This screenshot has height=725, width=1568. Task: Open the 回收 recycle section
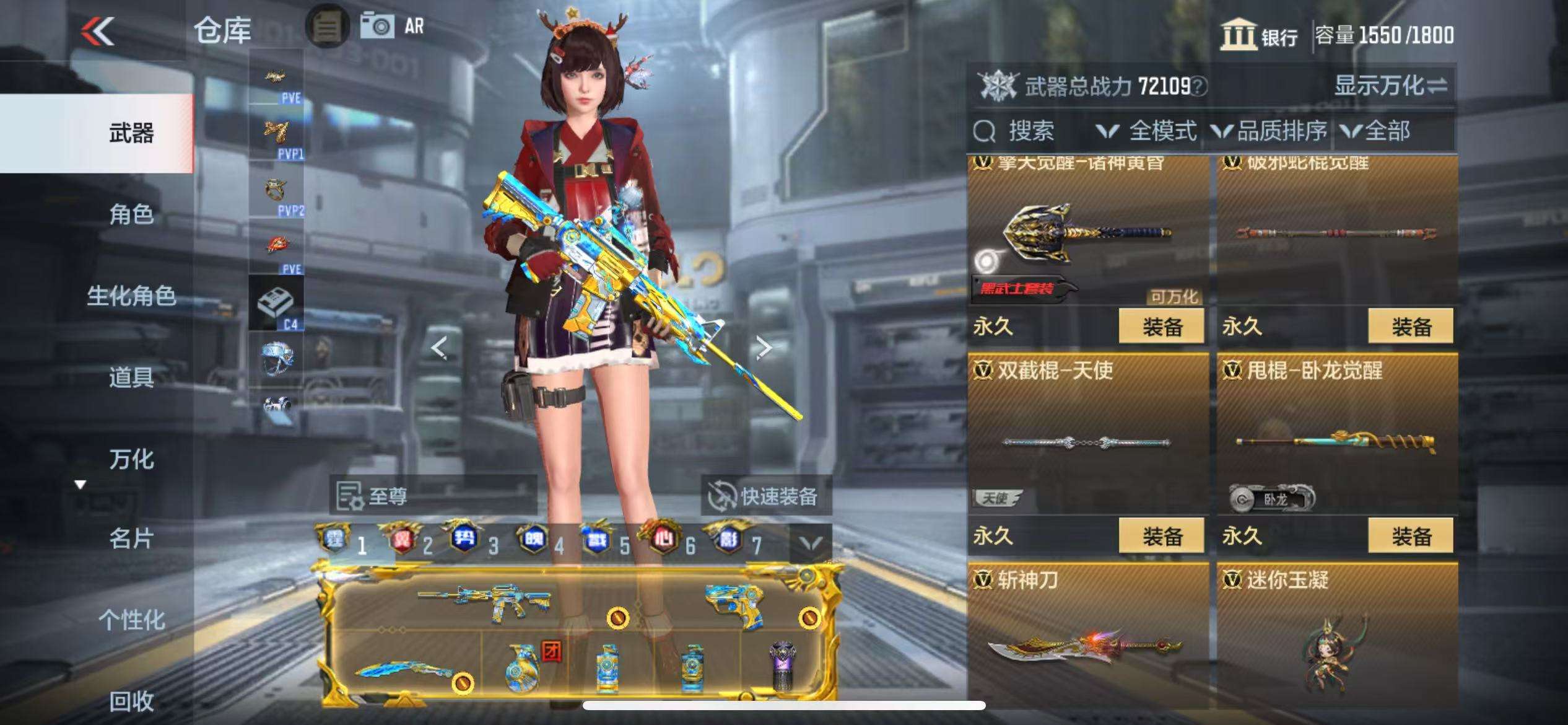[131, 701]
